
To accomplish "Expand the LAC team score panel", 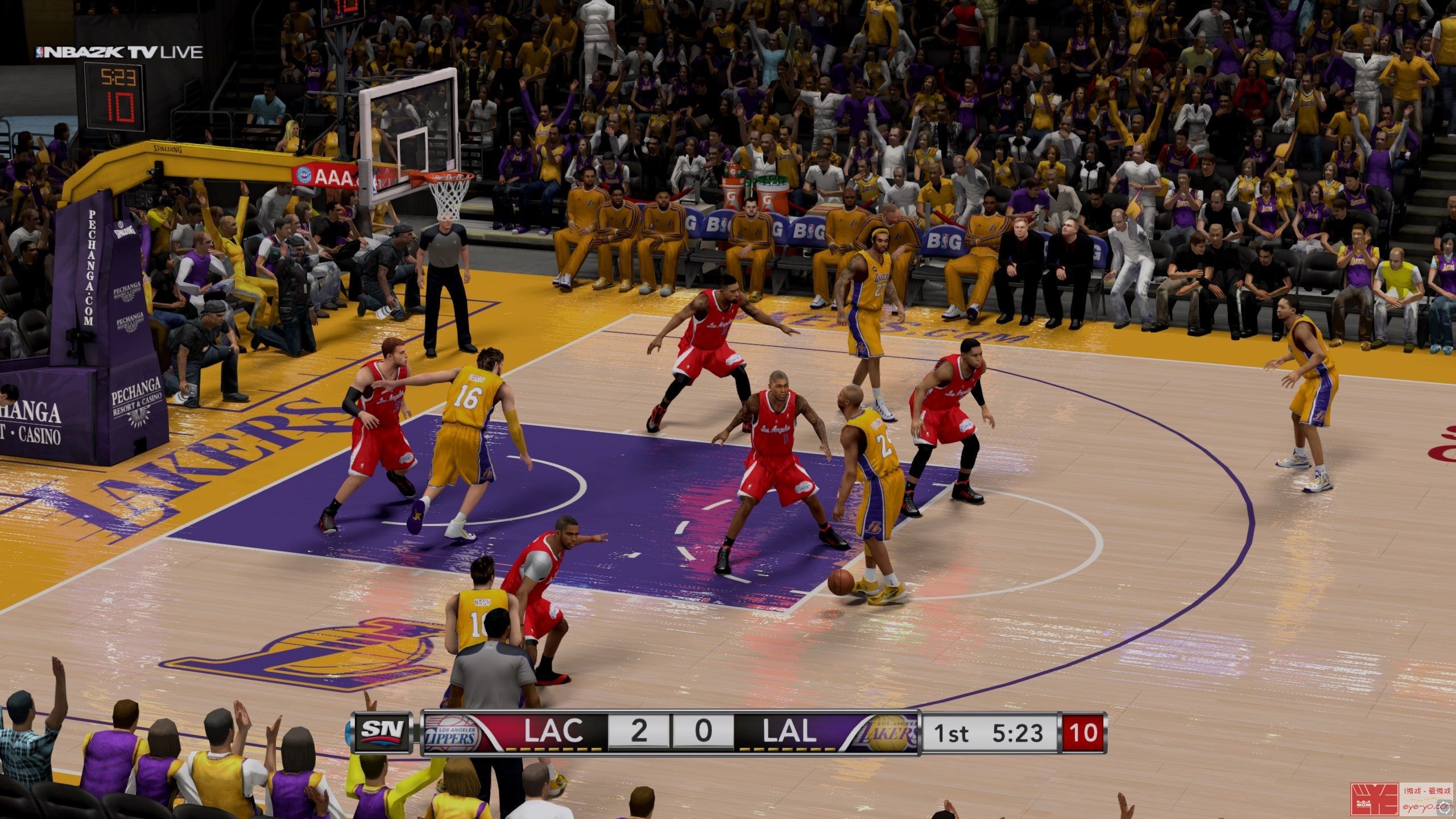I will [x=638, y=734].
